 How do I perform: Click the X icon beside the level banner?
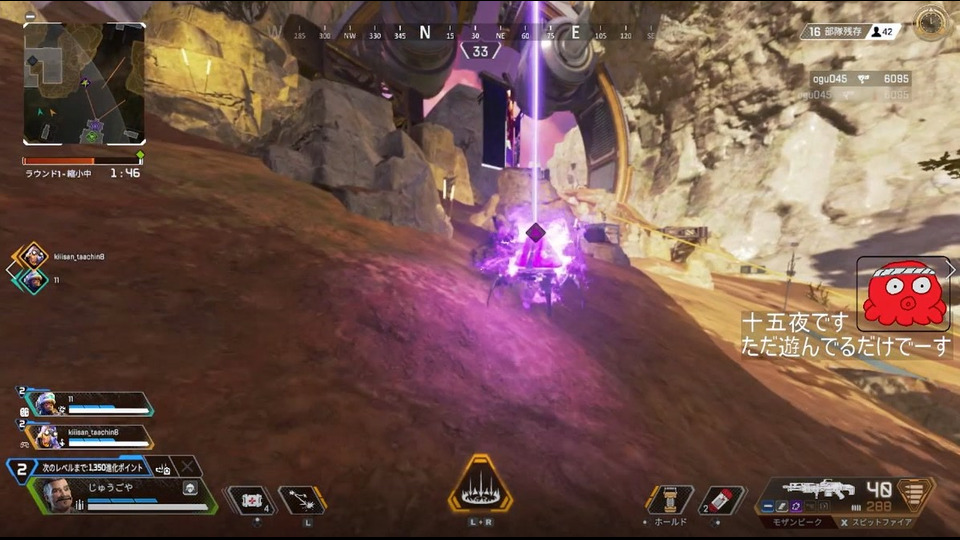[186, 467]
